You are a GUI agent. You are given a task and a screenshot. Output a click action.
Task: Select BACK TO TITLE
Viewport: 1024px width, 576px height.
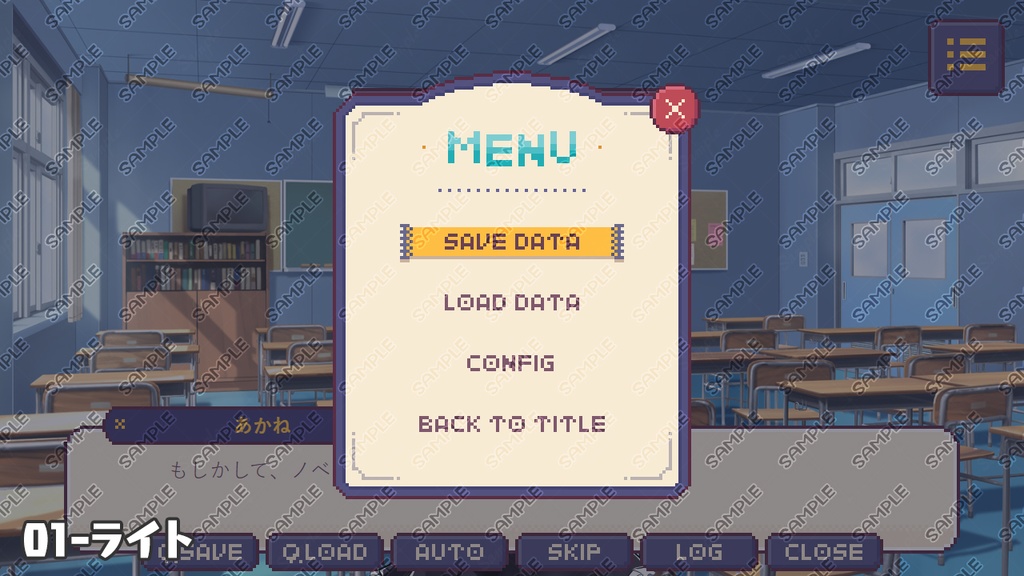511,424
